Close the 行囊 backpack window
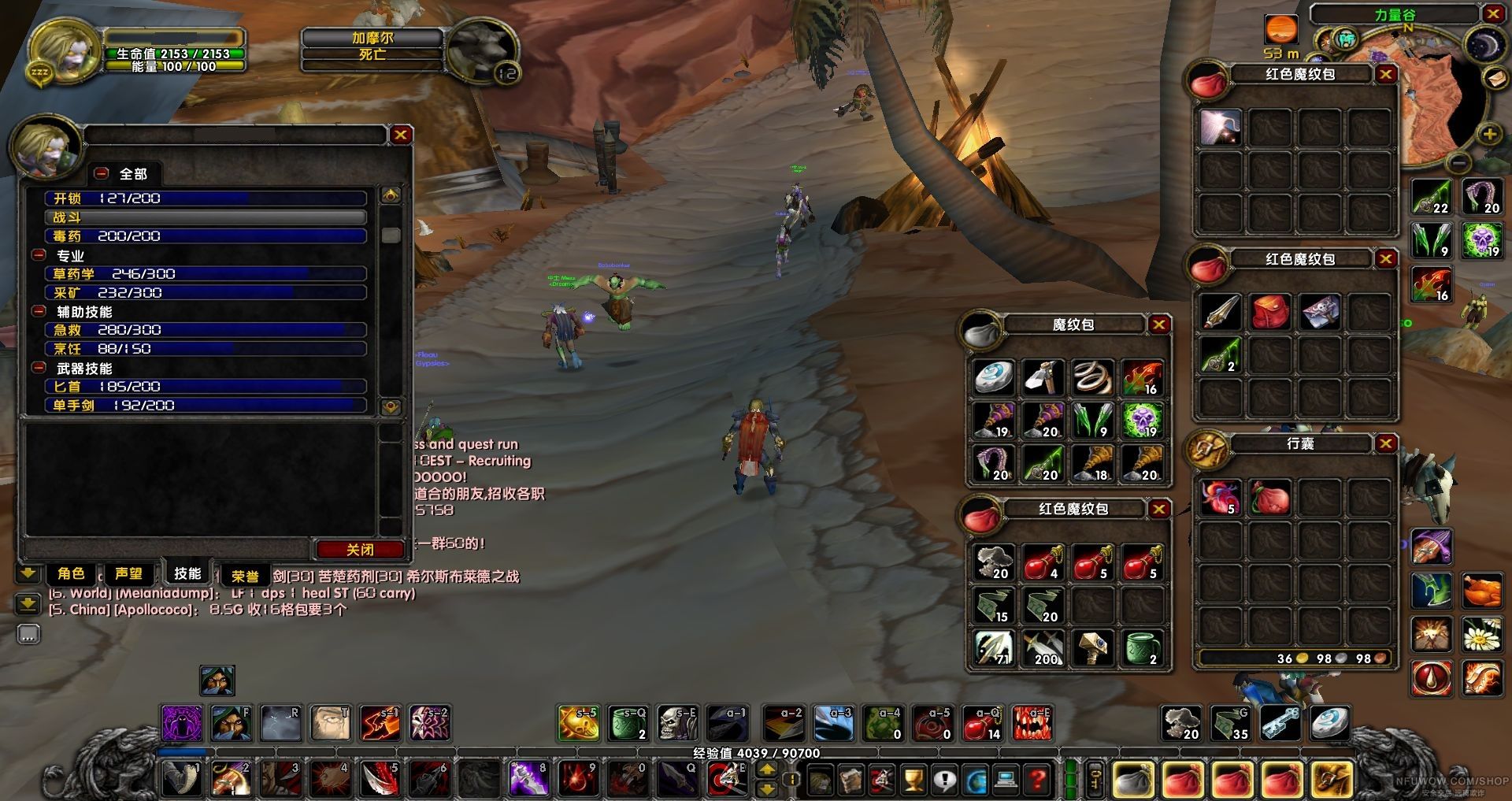1512x801 pixels. click(1386, 443)
